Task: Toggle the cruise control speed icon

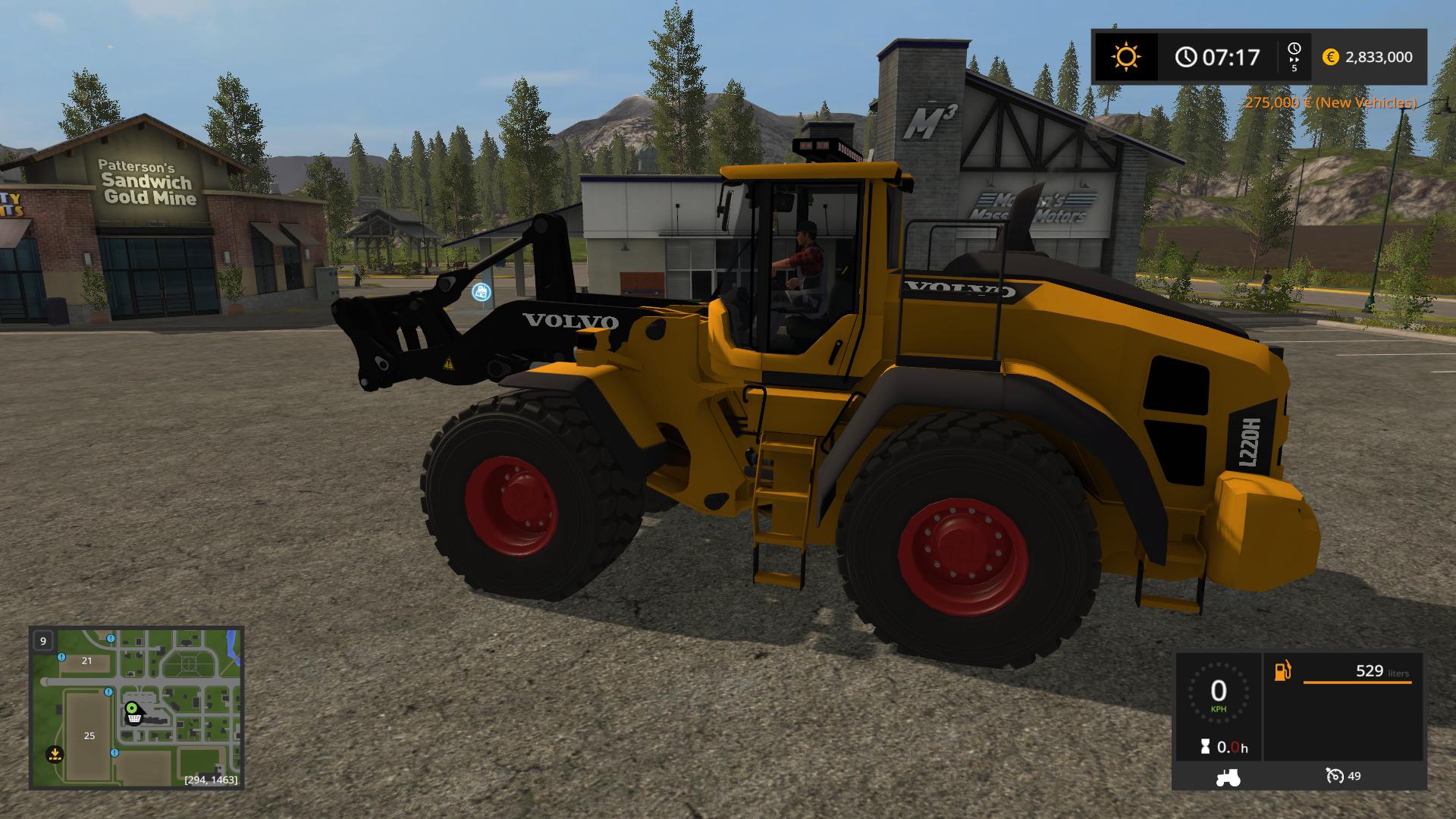Action: point(1335,776)
